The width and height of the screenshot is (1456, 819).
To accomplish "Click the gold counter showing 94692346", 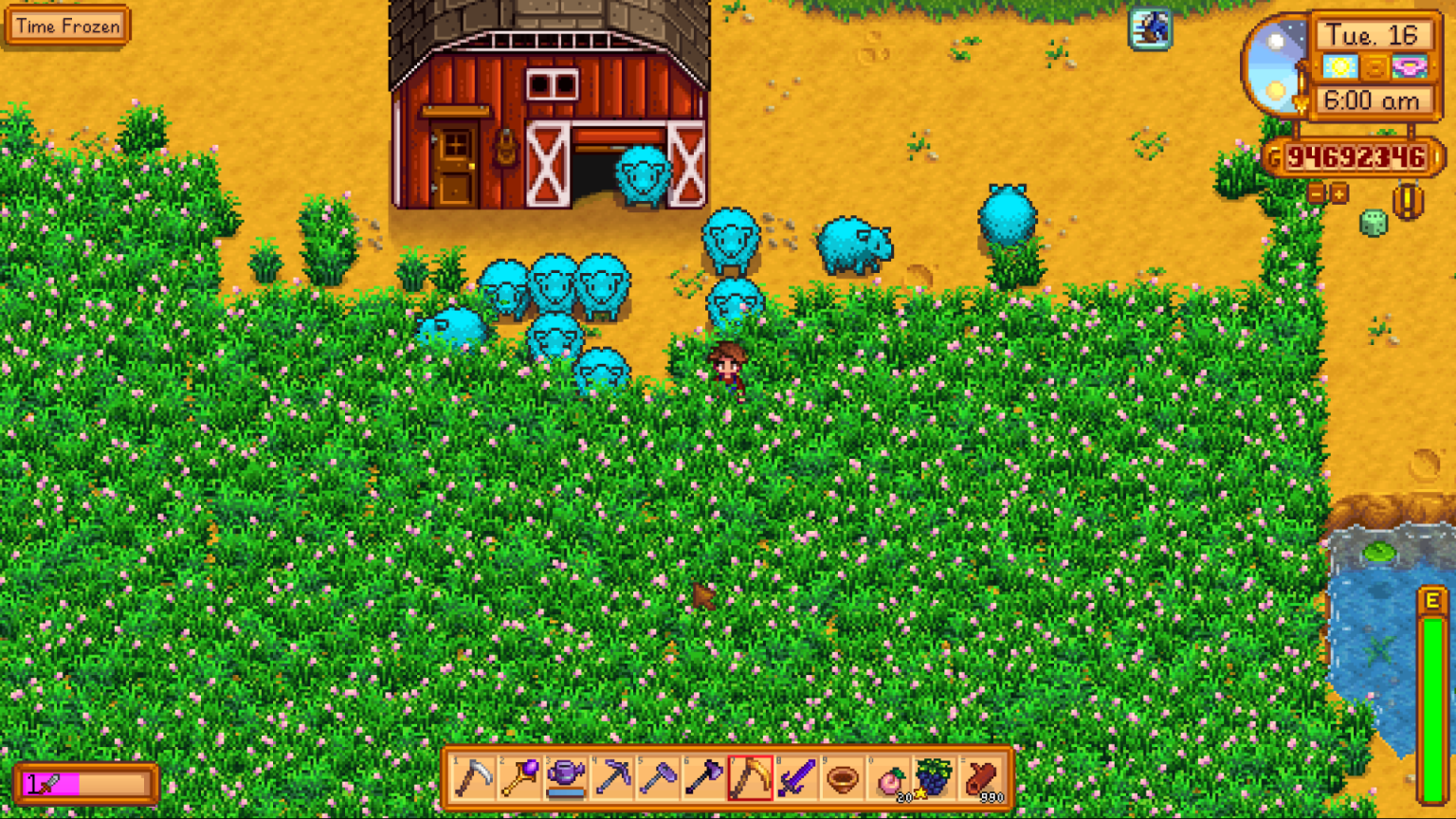I will (x=1357, y=156).
